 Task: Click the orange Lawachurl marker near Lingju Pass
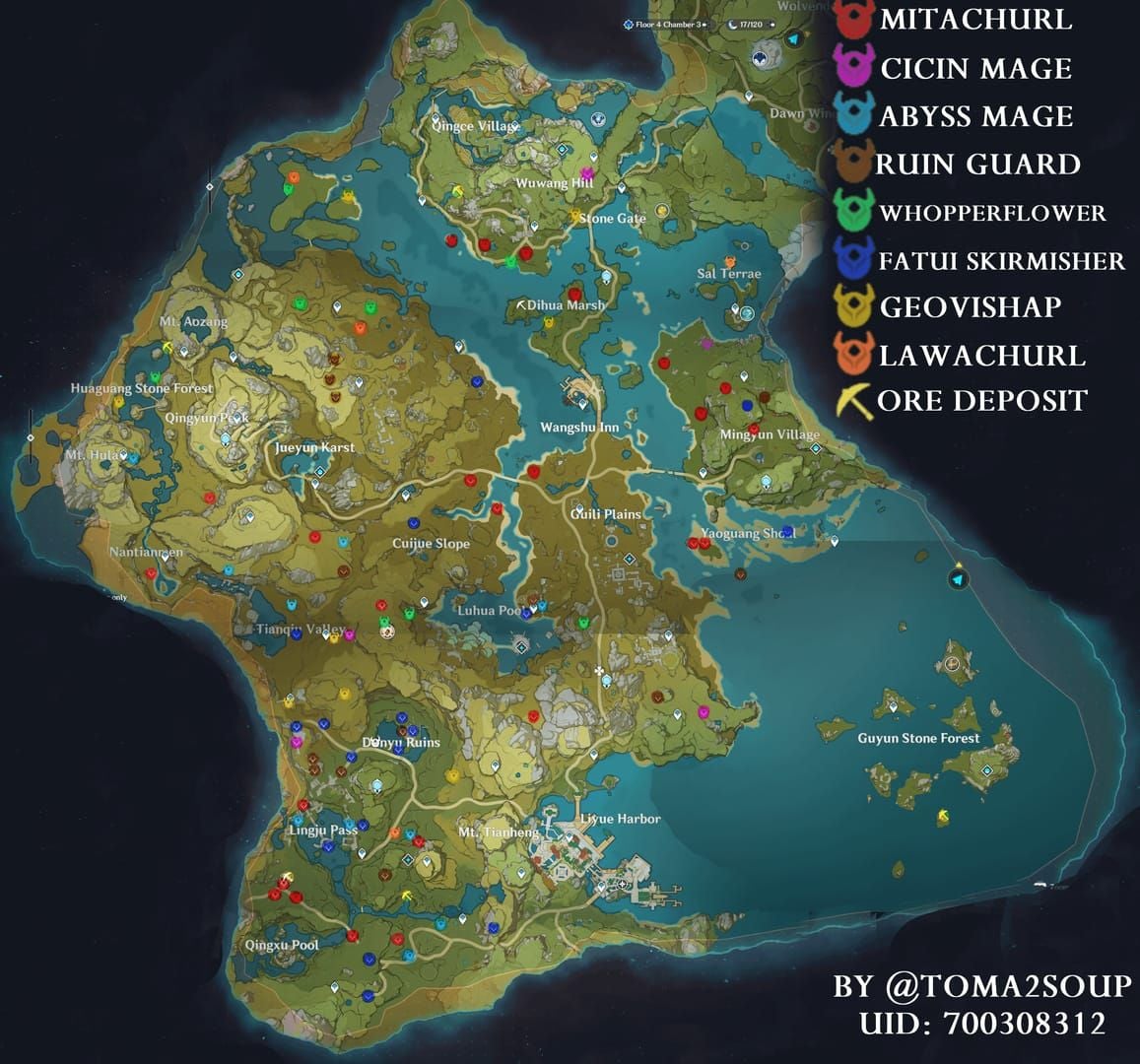click(394, 832)
